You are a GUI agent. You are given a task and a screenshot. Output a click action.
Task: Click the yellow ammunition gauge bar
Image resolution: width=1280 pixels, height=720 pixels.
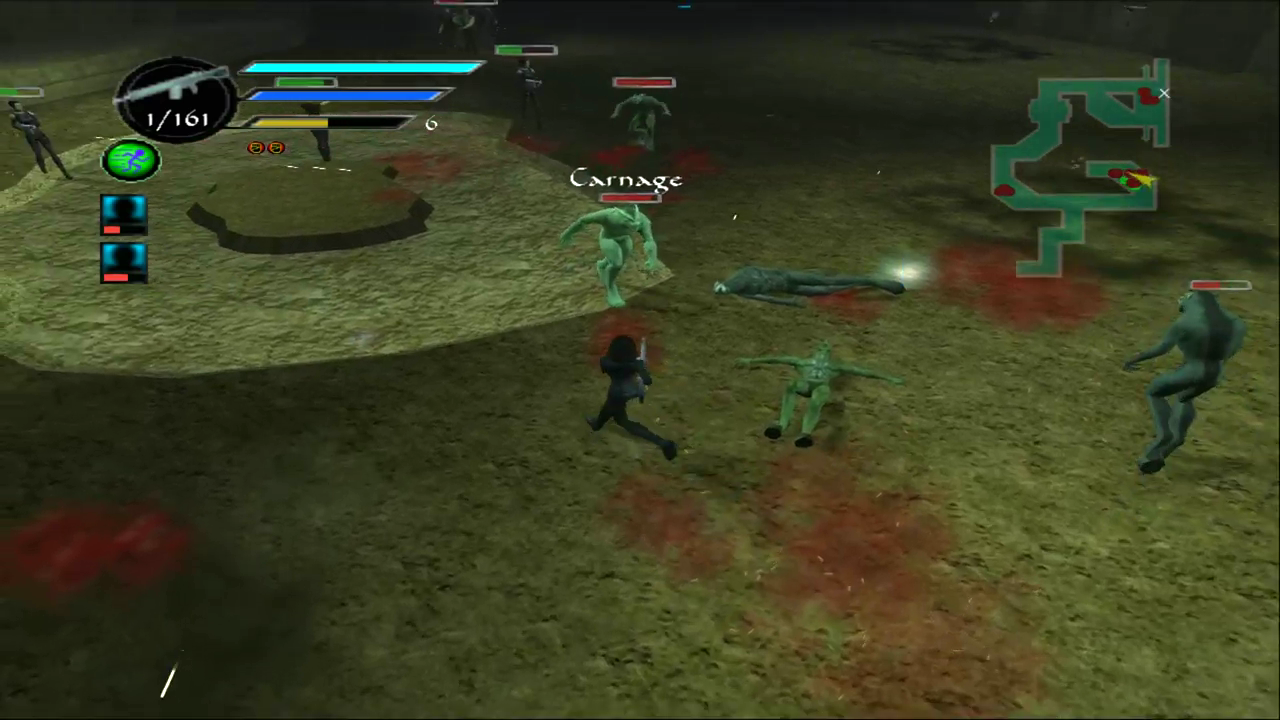click(x=290, y=122)
